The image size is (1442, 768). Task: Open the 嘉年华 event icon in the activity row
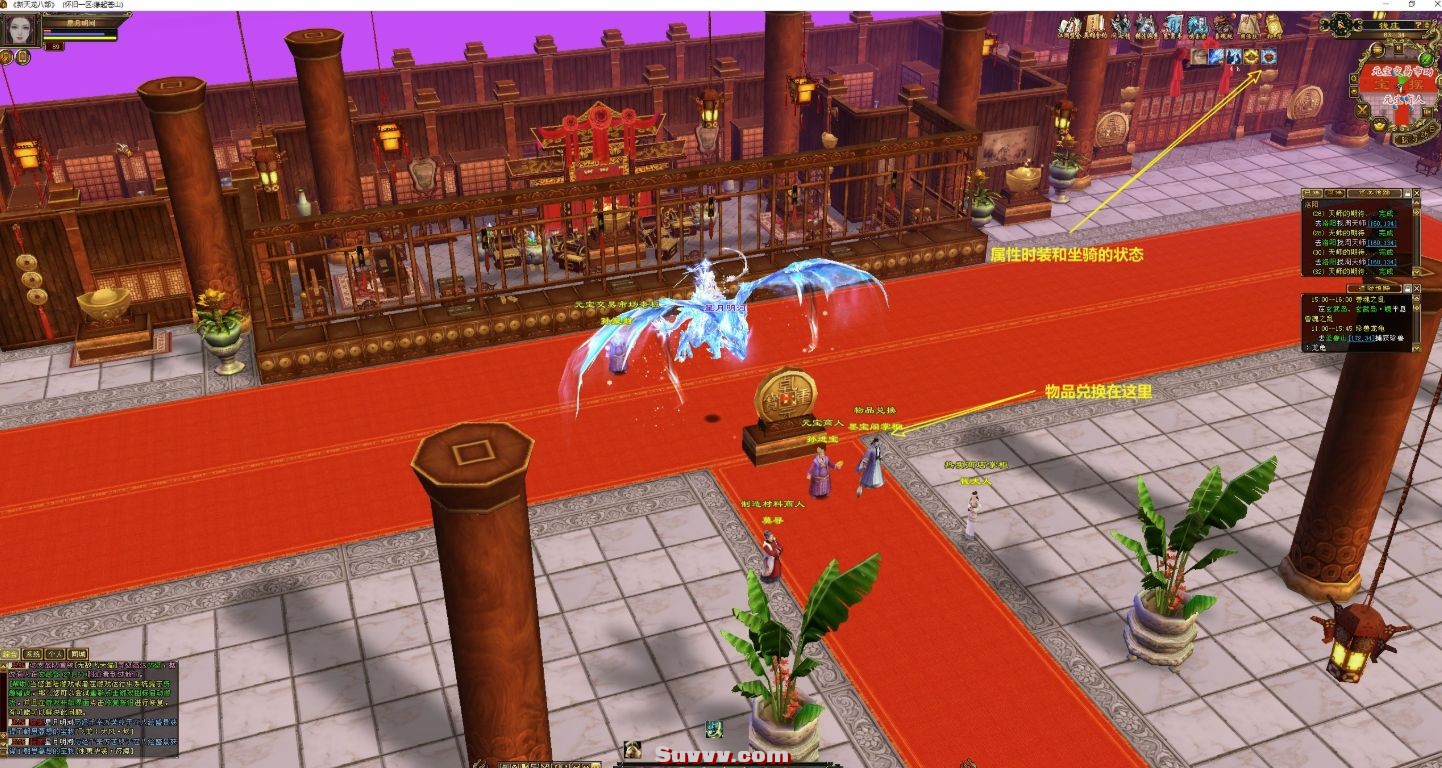click(1174, 26)
